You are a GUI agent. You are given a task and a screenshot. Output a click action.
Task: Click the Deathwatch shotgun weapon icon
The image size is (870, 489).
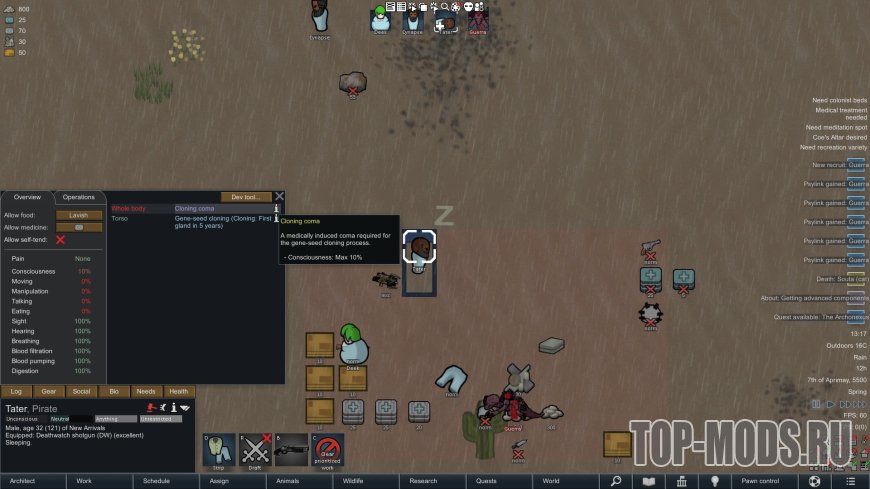tap(291, 450)
